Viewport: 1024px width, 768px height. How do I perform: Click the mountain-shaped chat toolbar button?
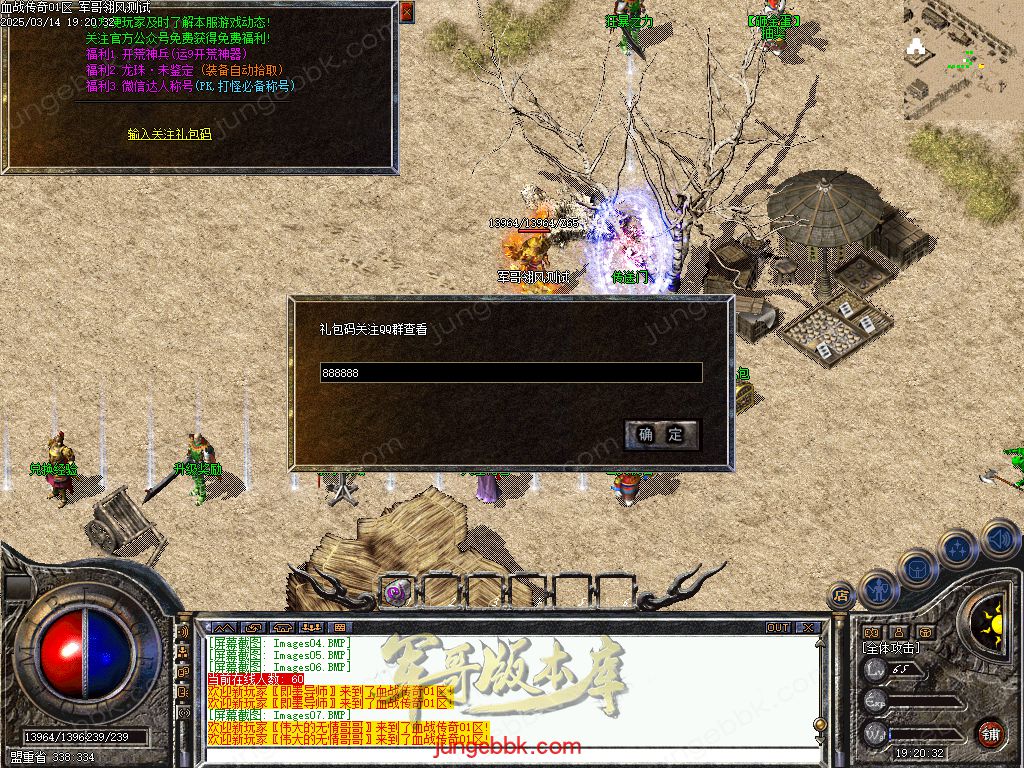point(223,628)
